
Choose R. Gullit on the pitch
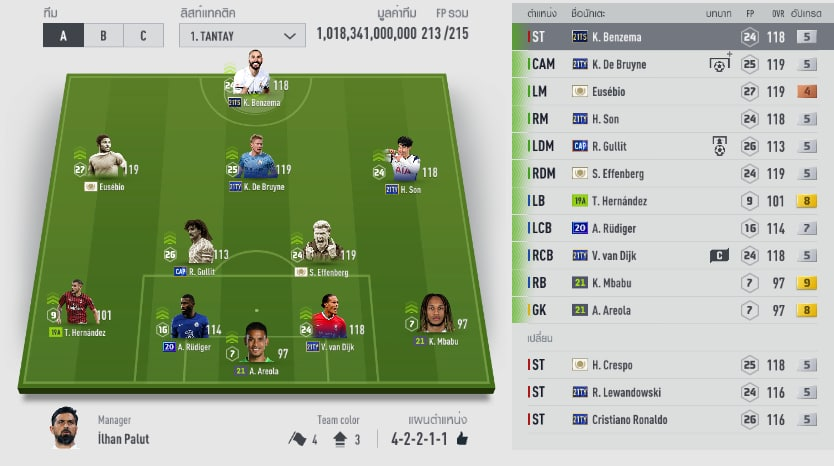(x=199, y=243)
